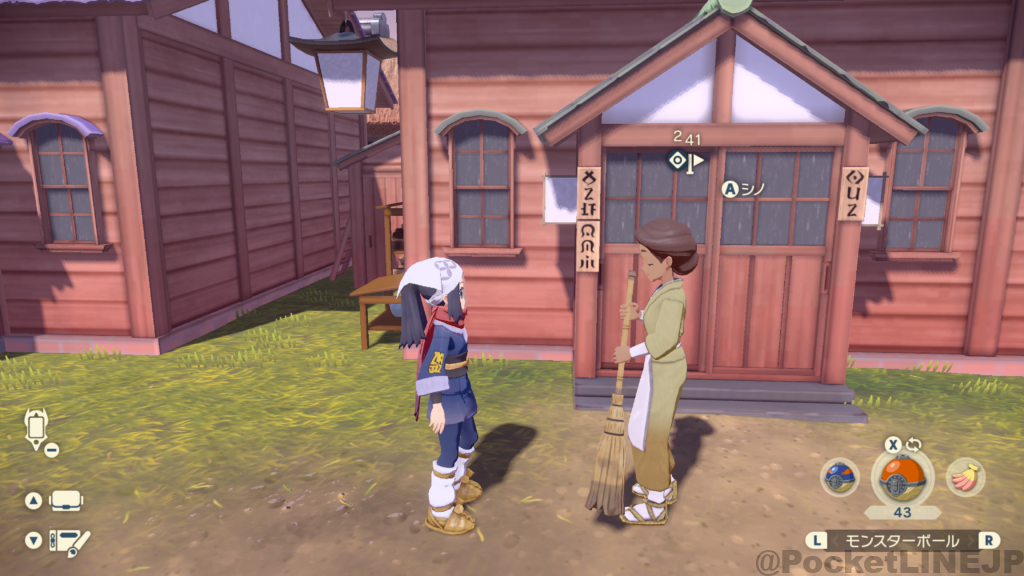Select the pink banana berry slot
The width and height of the screenshot is (1024, 576).
click(x=965, y=477)
